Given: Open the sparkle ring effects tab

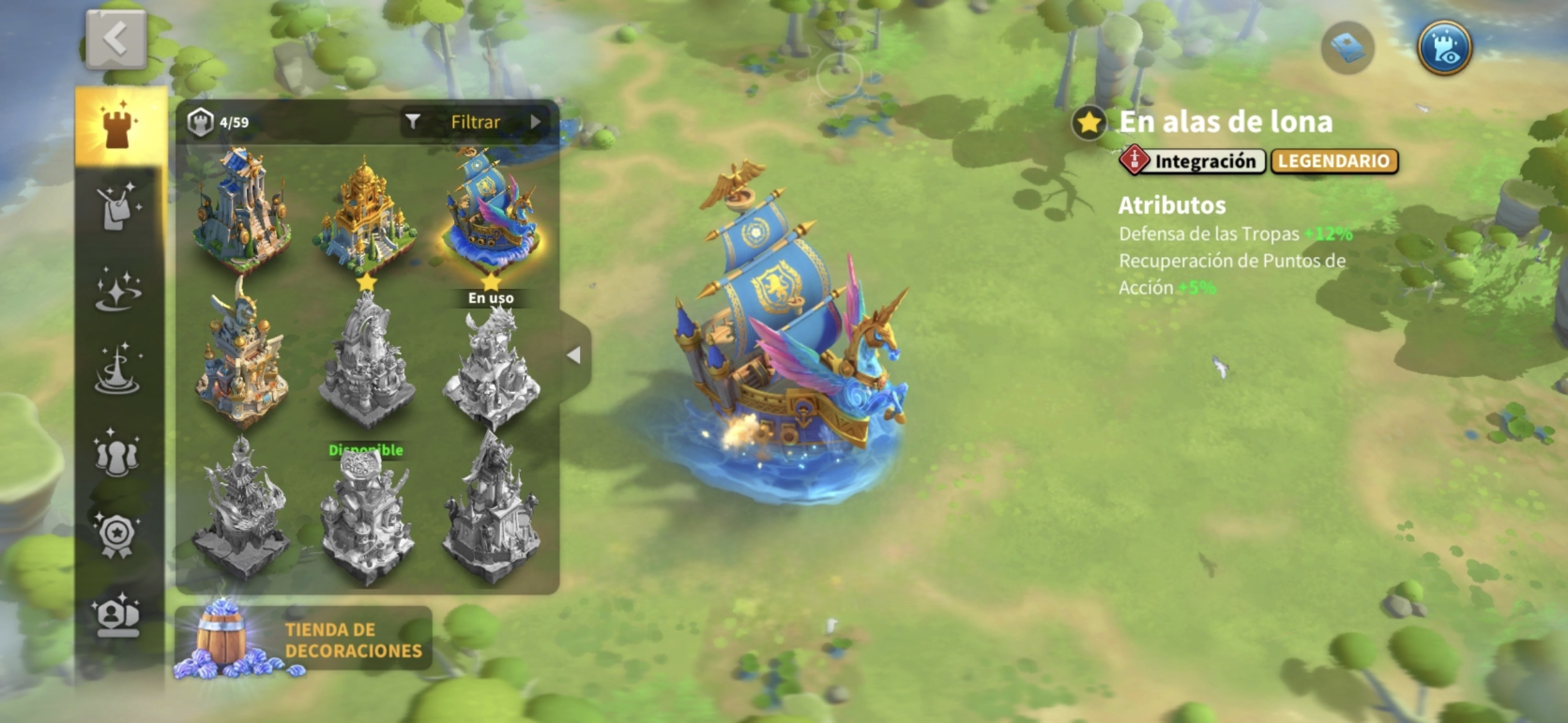Looking at the screenshot, I should pyautogui.click(x=118, y=288).
